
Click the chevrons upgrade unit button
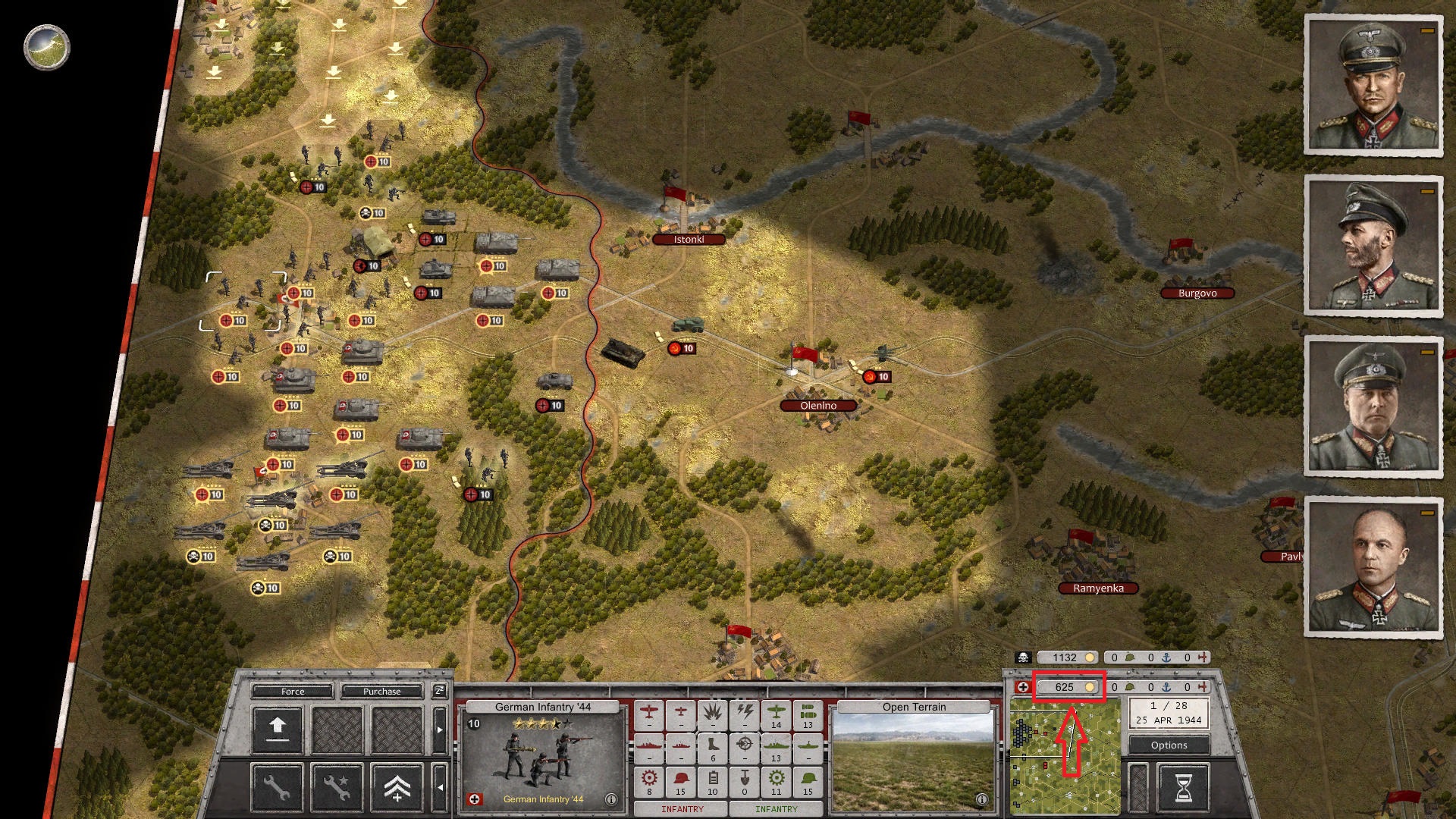click(x=397, y=788)
